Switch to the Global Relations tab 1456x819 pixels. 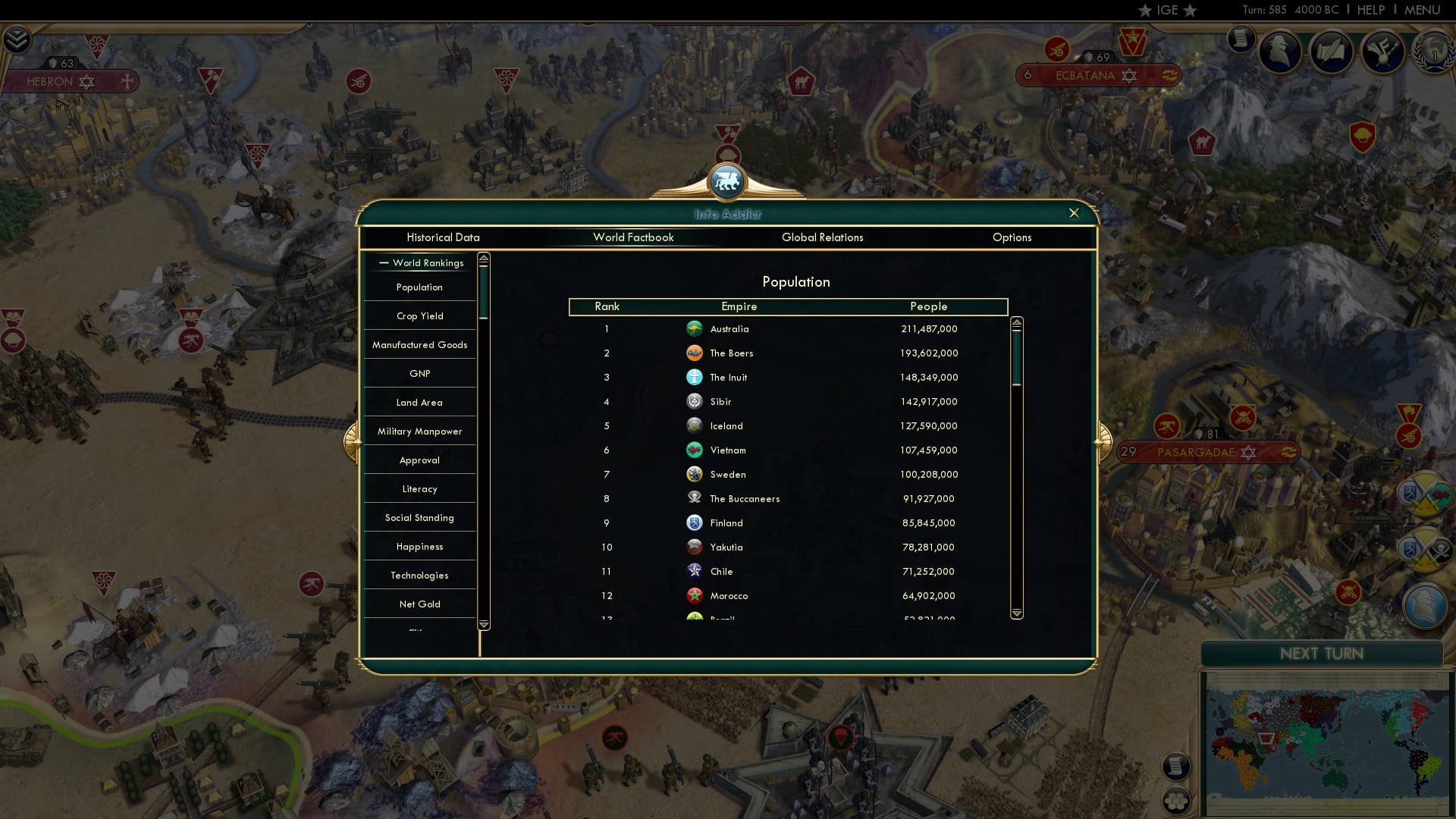pyautogui.click(x=823, y=237)
